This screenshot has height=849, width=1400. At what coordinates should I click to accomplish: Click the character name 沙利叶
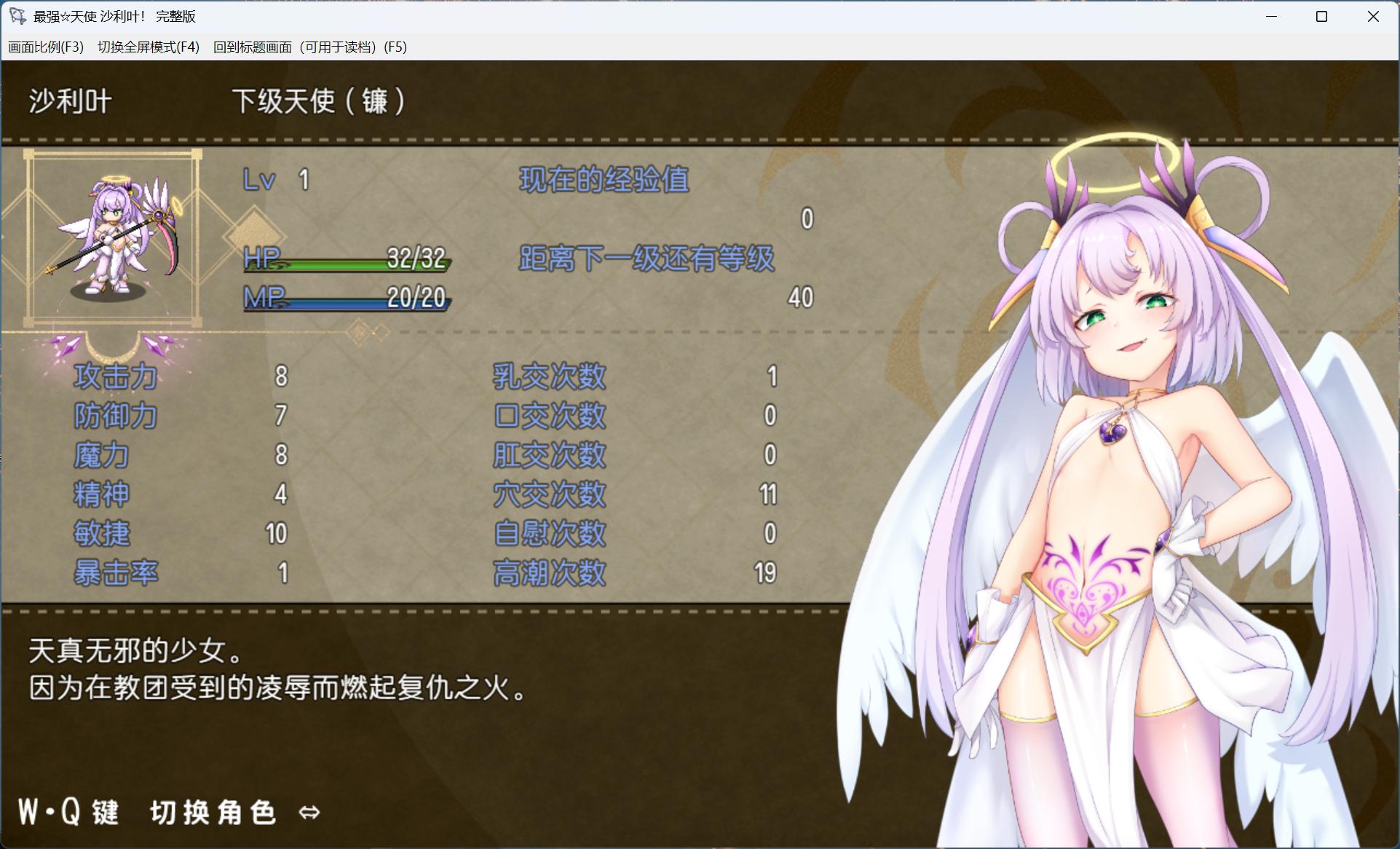68,101
